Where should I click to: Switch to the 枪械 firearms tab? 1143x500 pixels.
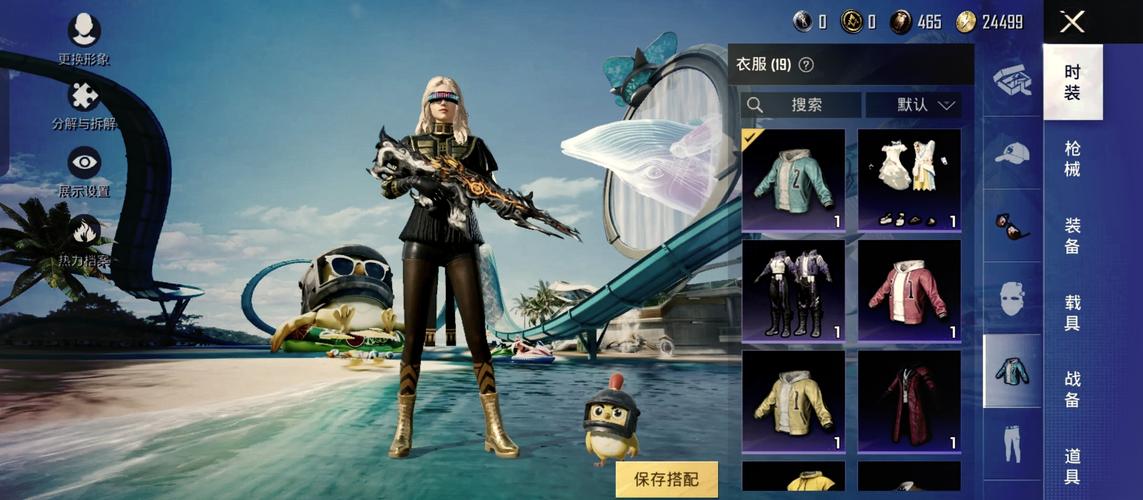[1072, 158]
